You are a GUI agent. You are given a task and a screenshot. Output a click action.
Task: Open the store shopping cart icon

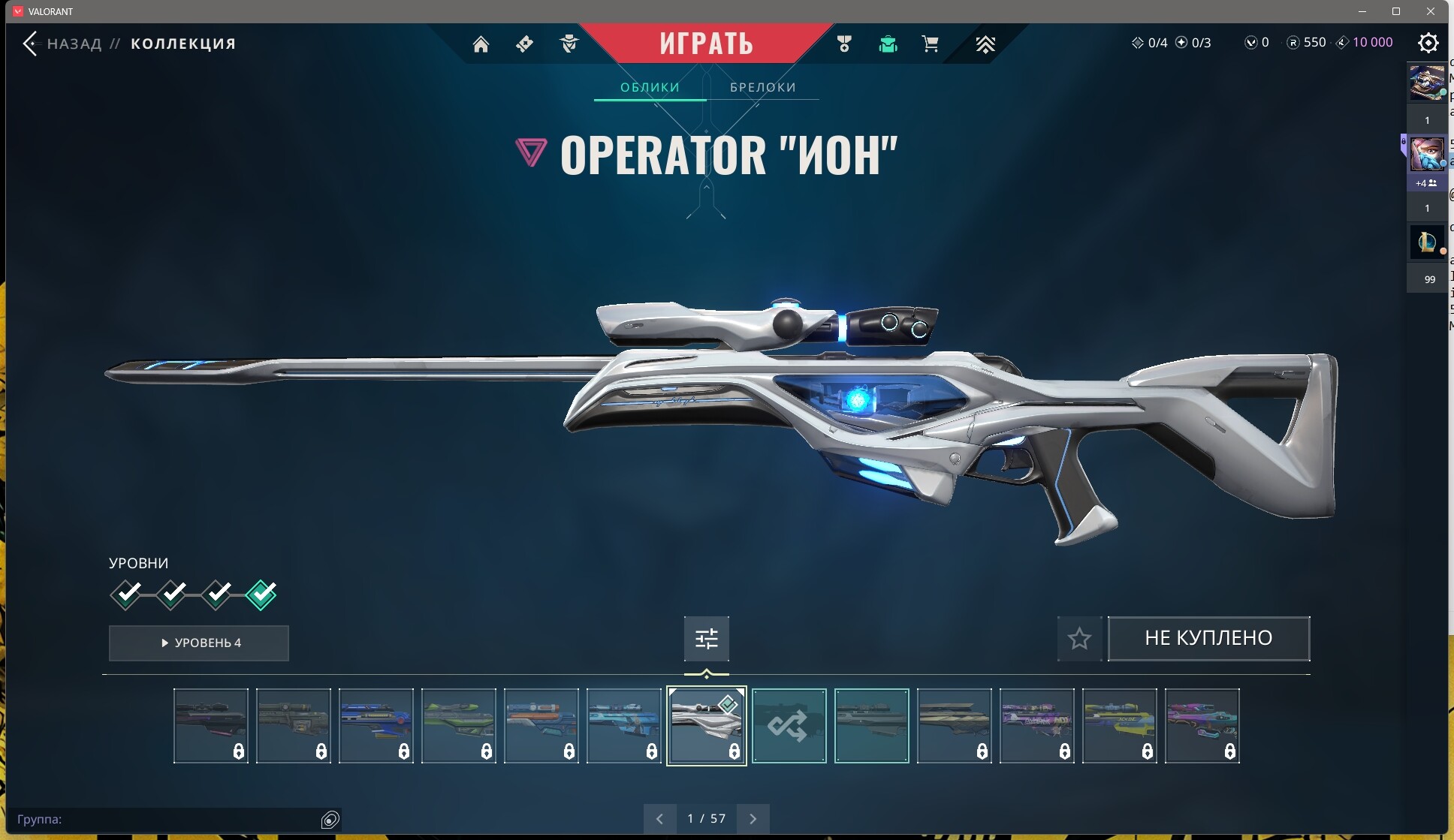(x=930, y=44)
